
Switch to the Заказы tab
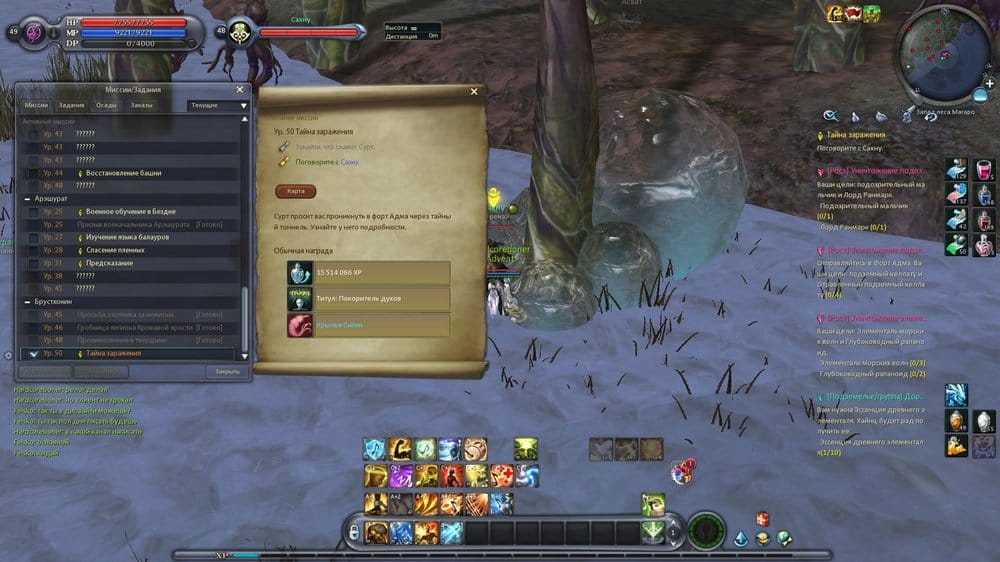tap(141, 105)
